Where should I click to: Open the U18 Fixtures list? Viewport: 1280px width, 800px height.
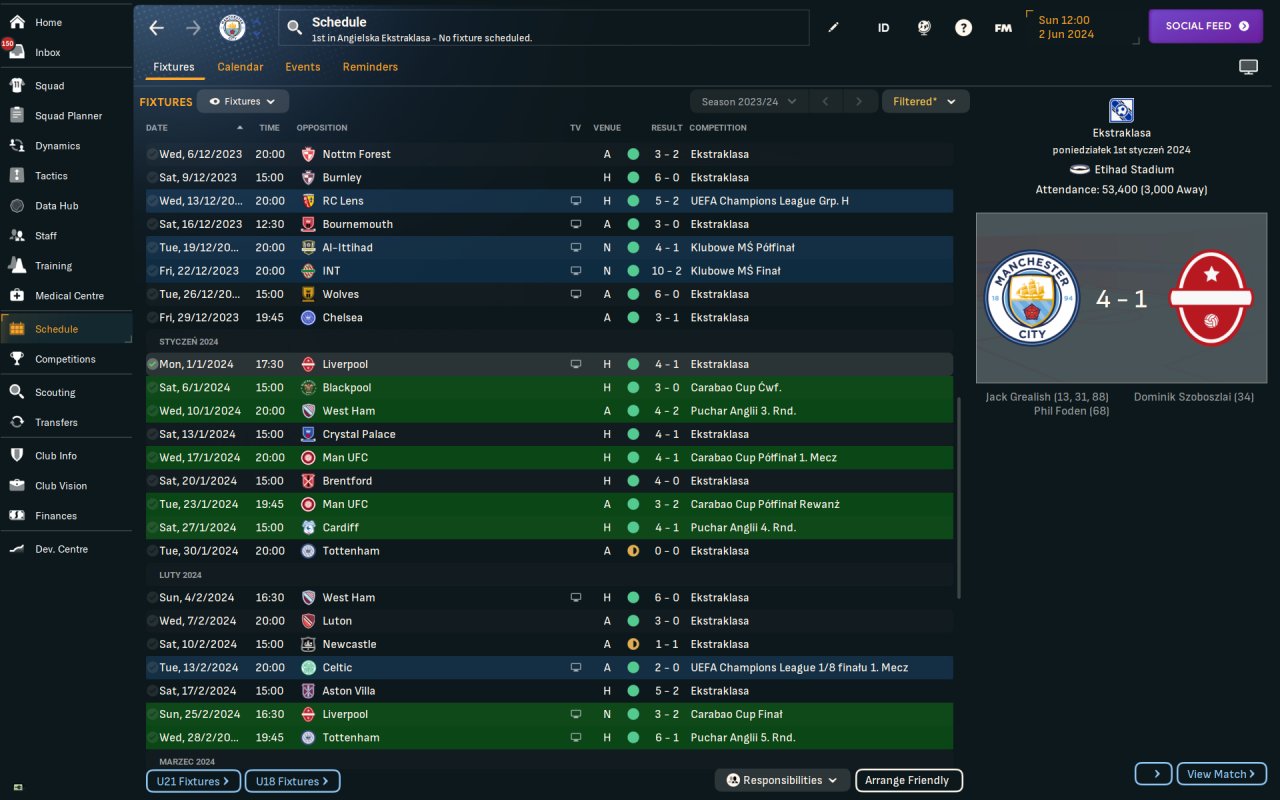point(292,781)
